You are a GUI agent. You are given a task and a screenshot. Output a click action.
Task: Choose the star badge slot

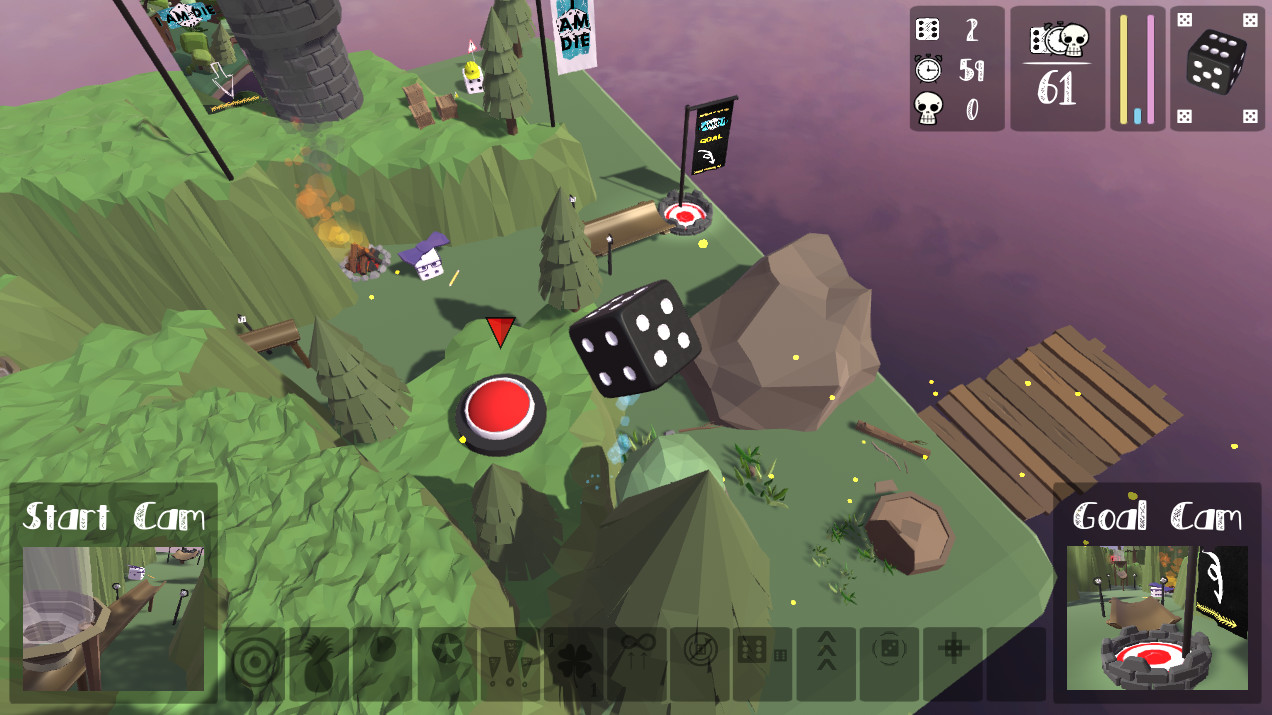pos(447,663)
